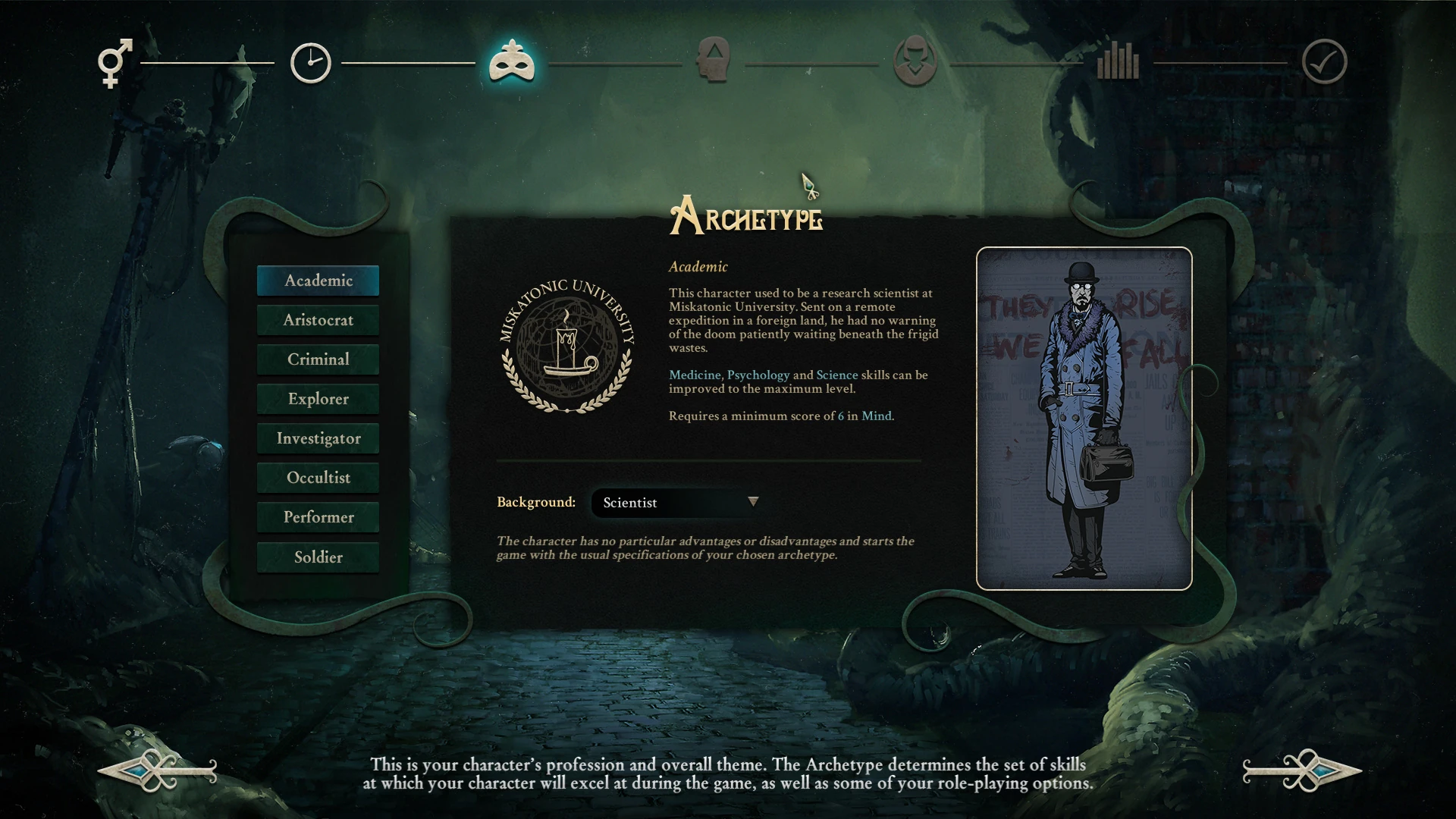Select the Occultist archetype
1456x819 pixels.
[318, 478]
